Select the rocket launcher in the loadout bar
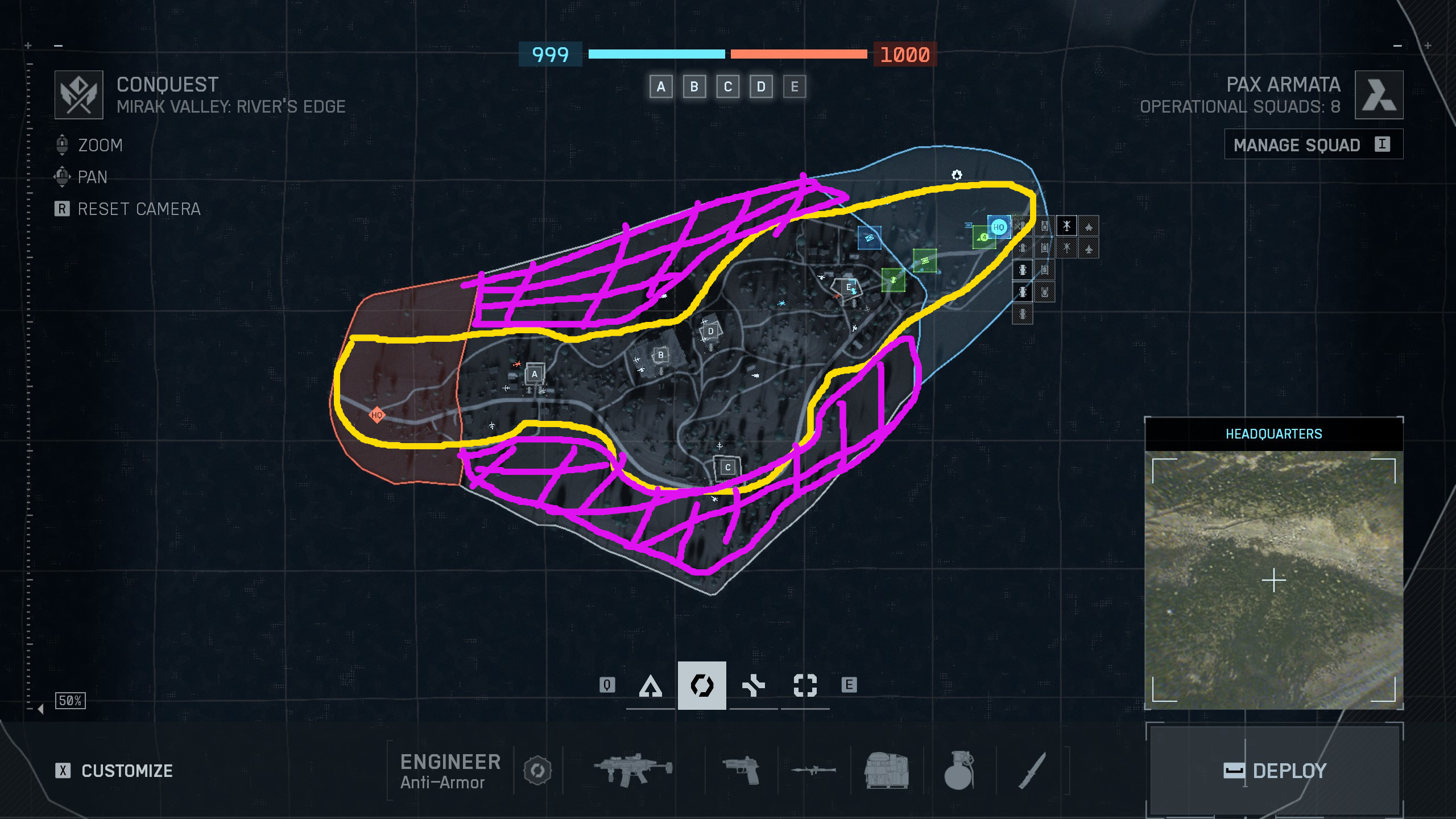This screenshot has width=1456, height=819. pyautogui.click(x=813, y=772)
